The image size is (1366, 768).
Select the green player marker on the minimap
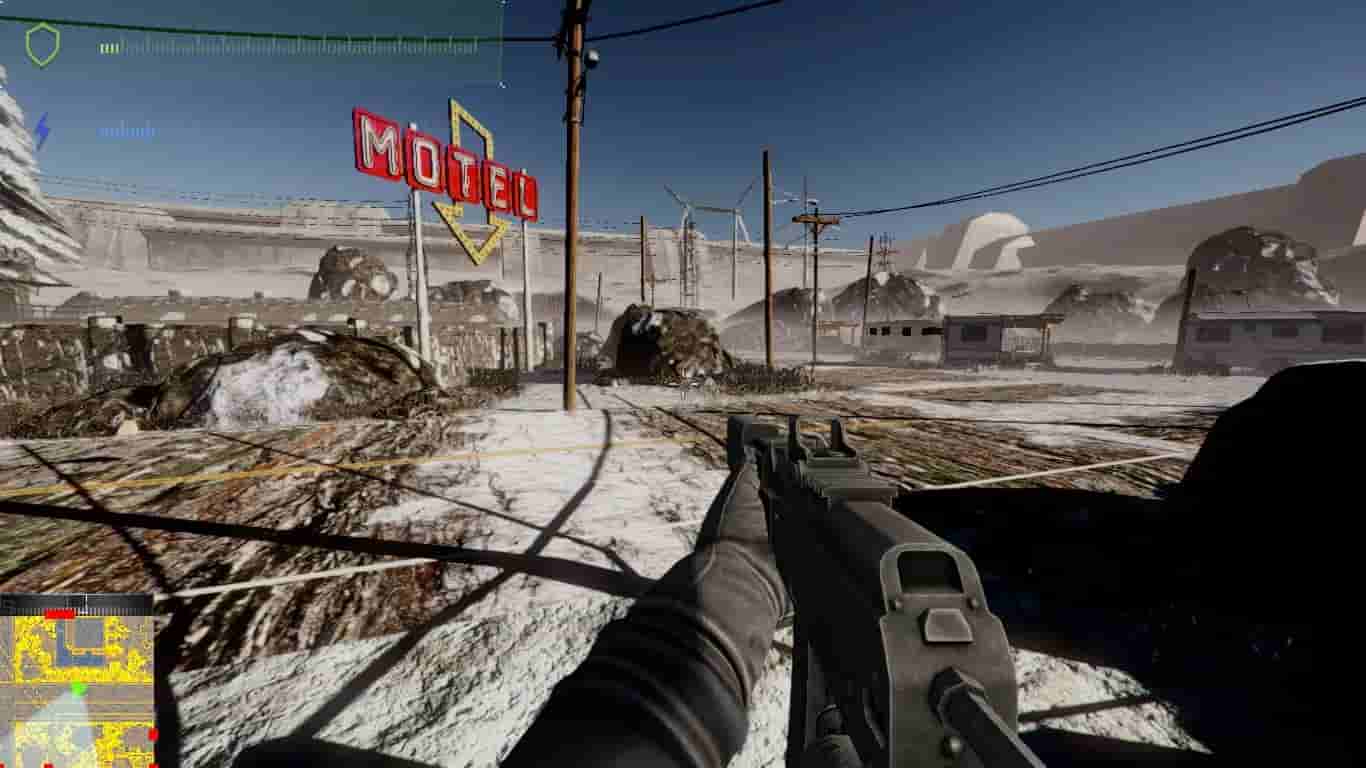78,688
